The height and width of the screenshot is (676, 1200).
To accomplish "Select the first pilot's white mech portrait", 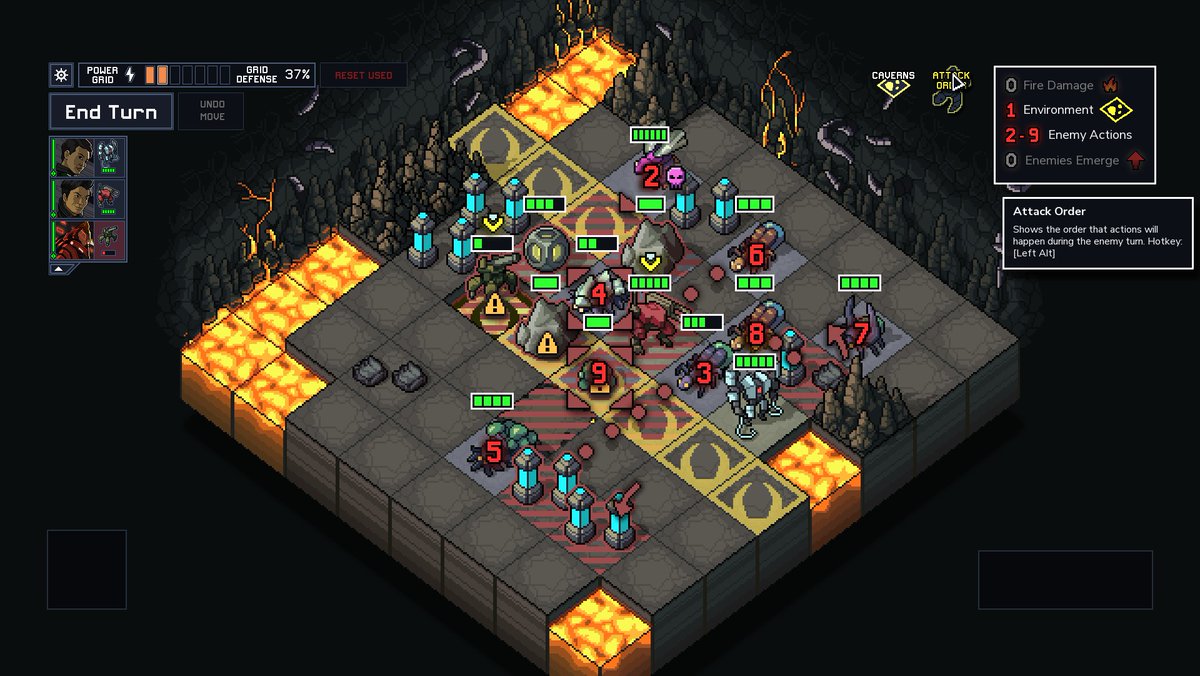I will pos(108,157).
